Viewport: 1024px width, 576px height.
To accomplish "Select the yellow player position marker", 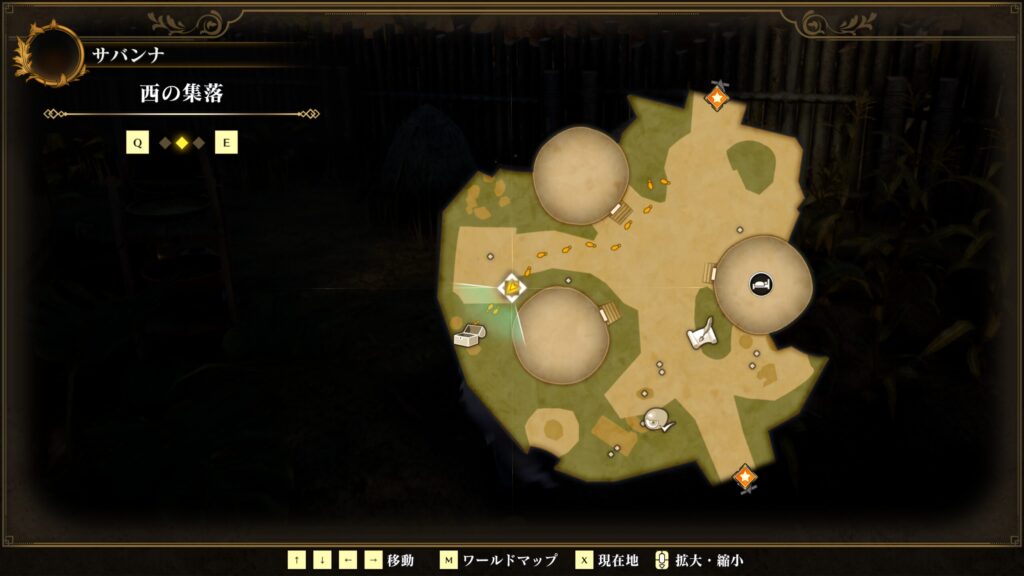I will click(x=512, y=289).
